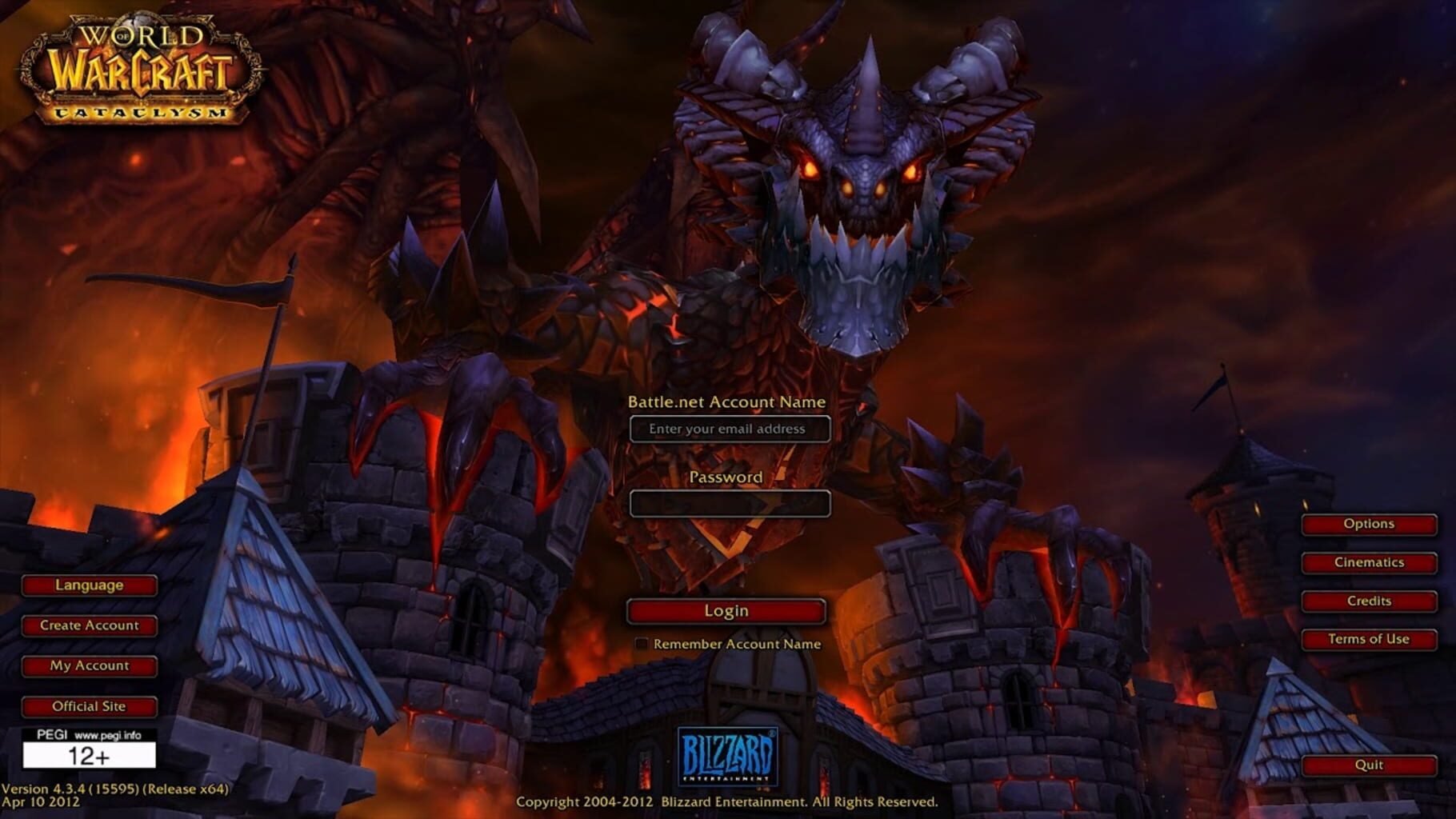Open My Account

coord(88,665)
